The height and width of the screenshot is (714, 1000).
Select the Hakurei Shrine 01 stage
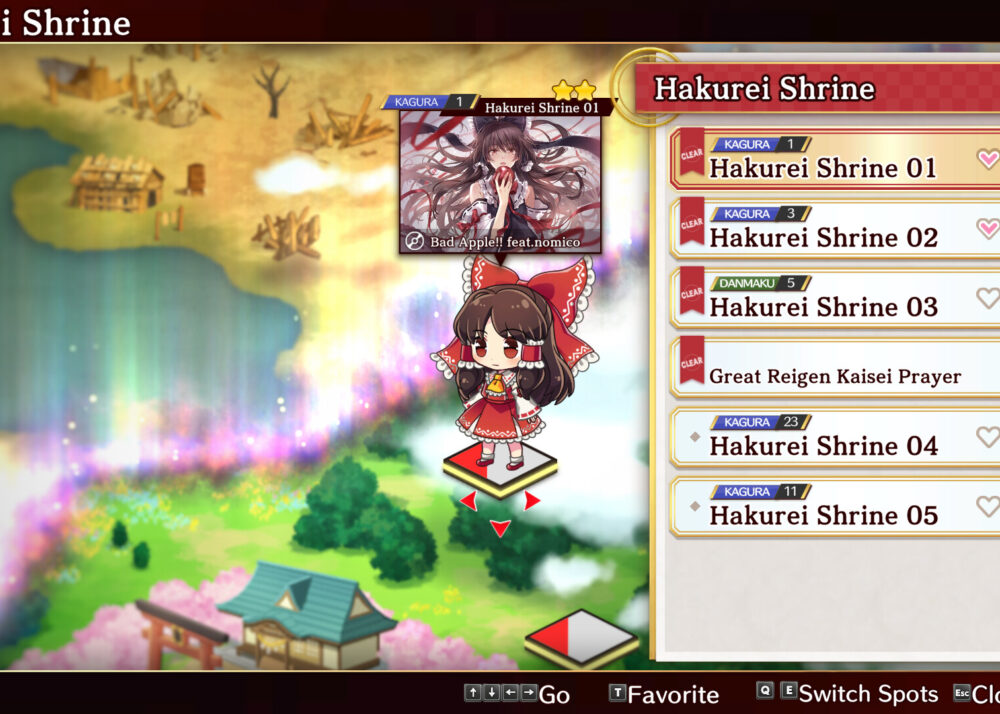822,167
